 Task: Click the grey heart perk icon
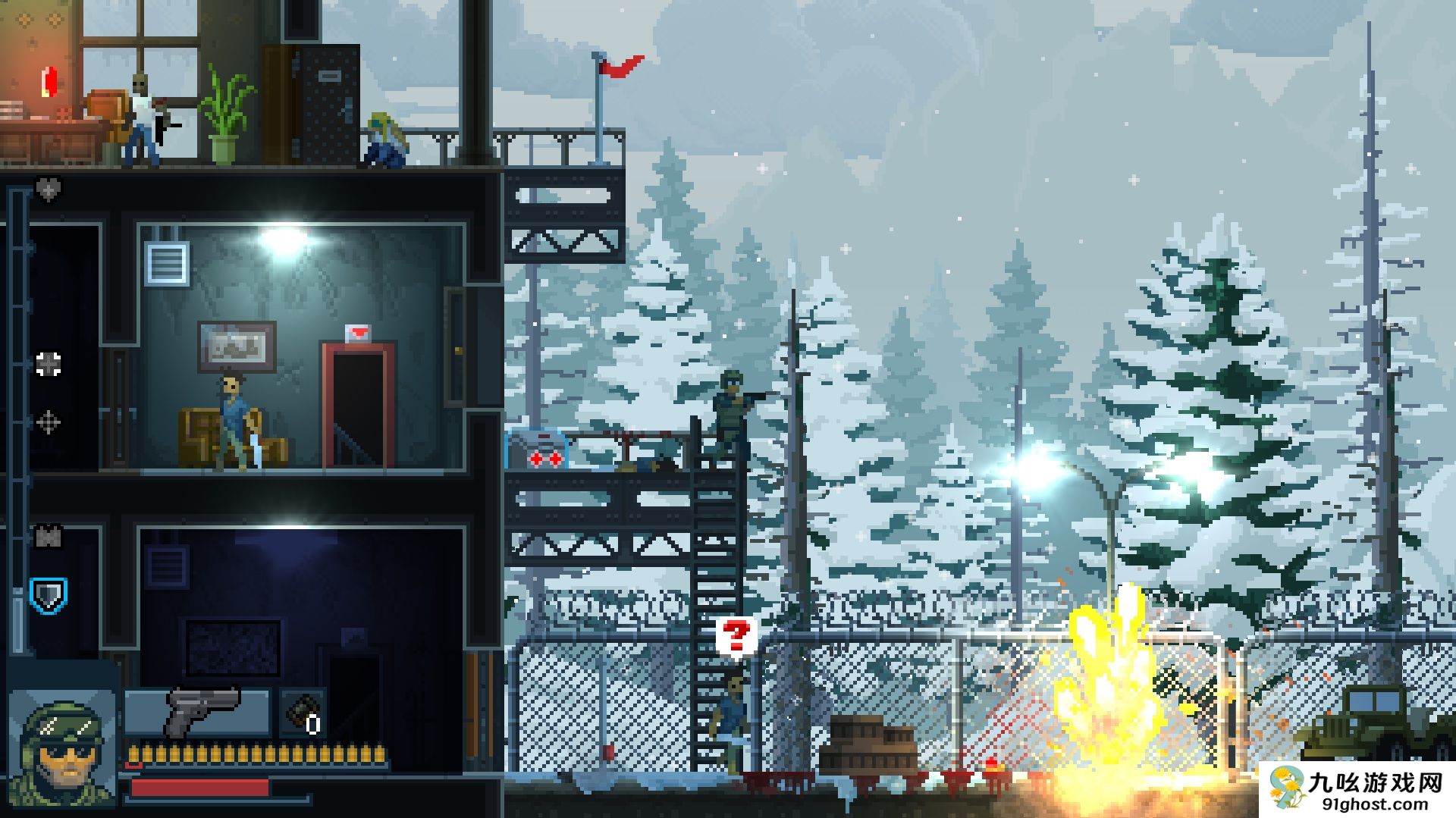click(x=49, y=189)
